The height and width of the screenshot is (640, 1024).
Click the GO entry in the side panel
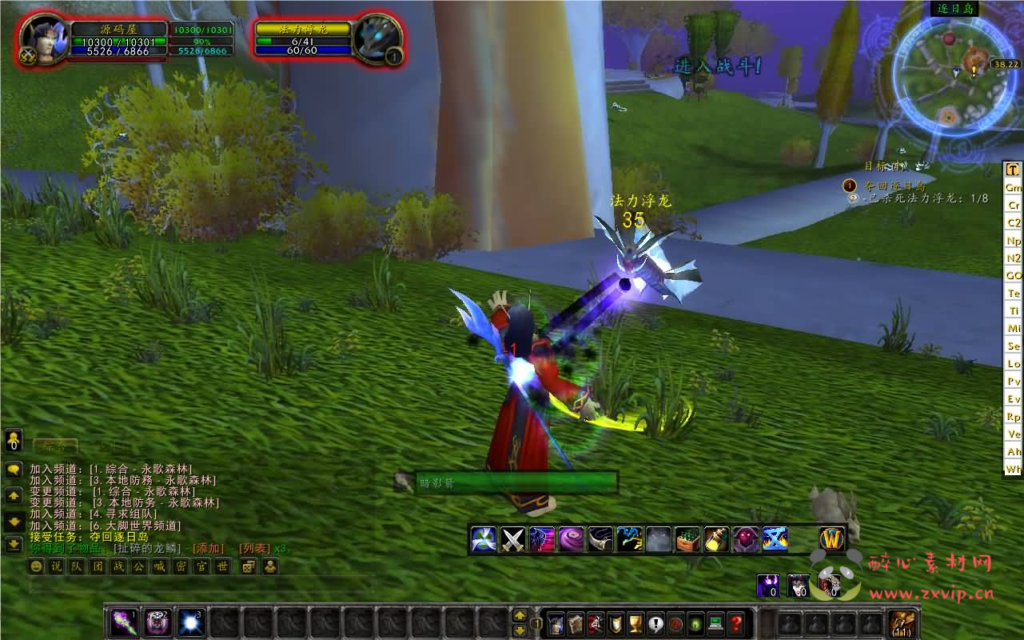pos(1013,275)
